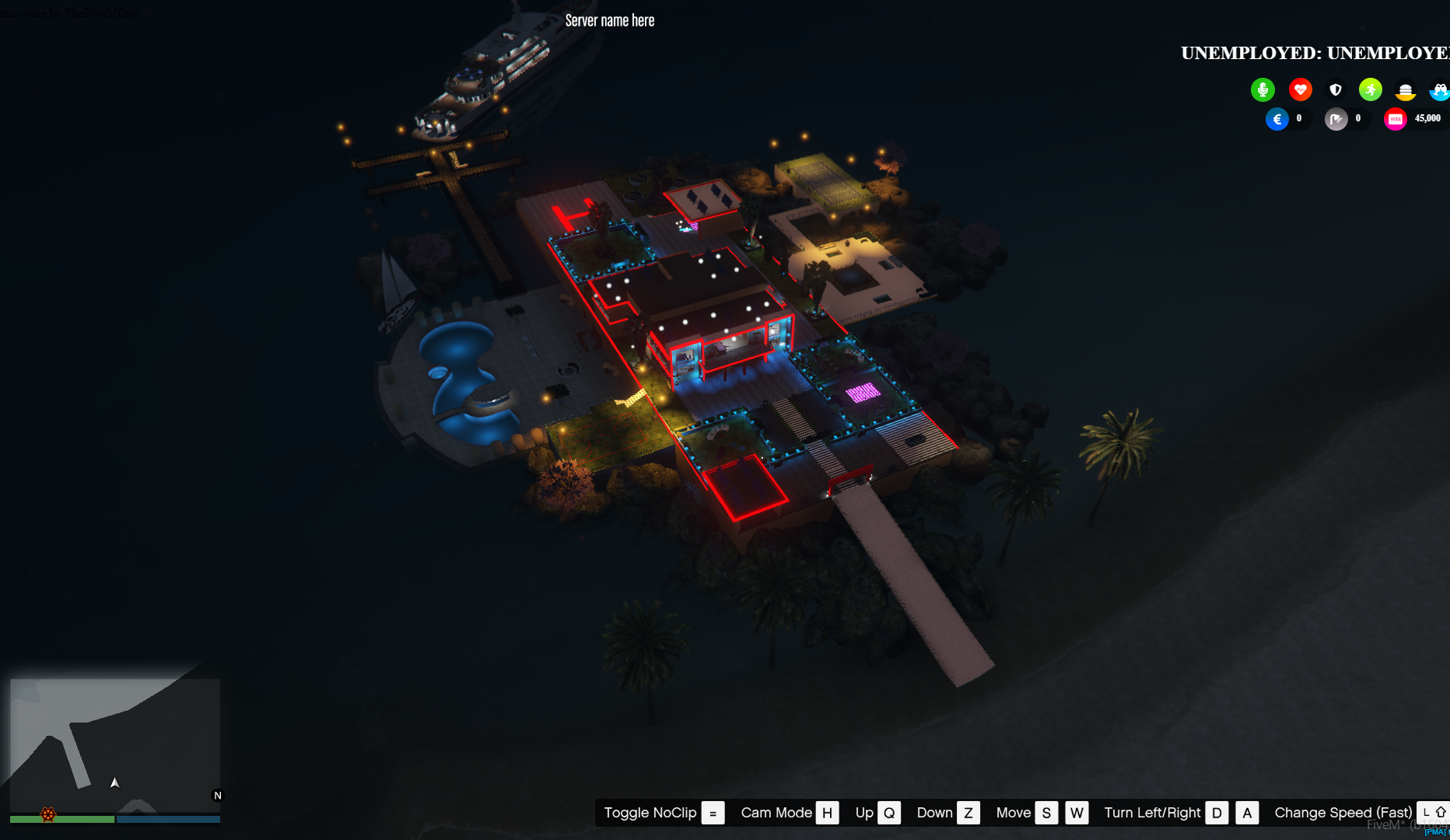Click the green microphone voice icon

click(x=1263, y=89)
